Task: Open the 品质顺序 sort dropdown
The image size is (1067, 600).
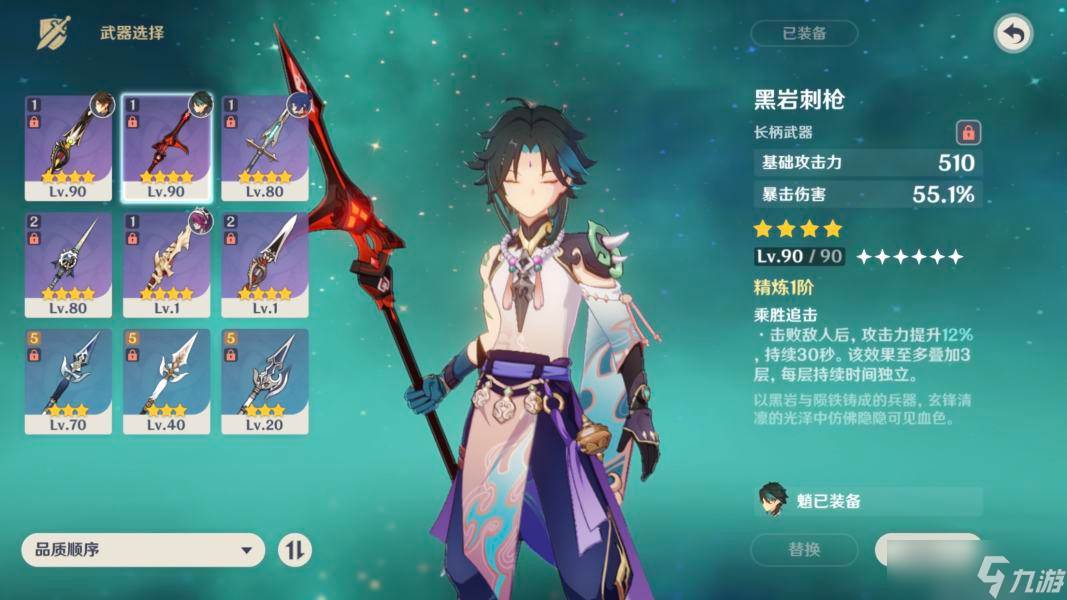Action: click(x=142, y=550)
